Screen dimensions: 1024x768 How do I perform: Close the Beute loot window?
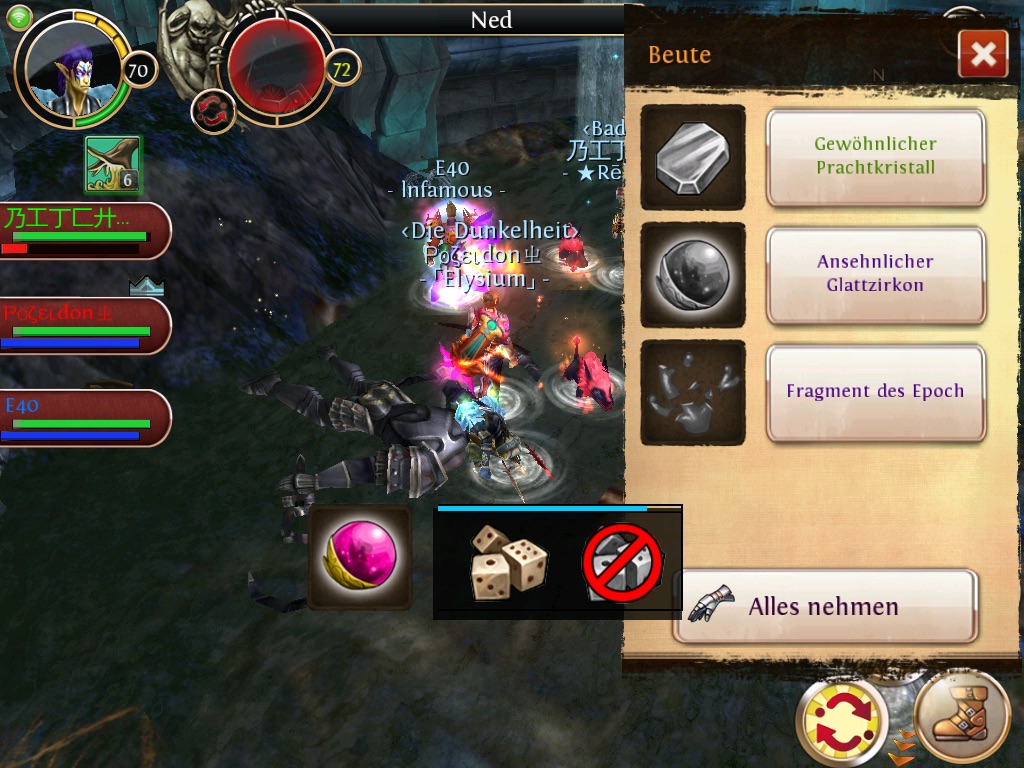coord(982,54)
